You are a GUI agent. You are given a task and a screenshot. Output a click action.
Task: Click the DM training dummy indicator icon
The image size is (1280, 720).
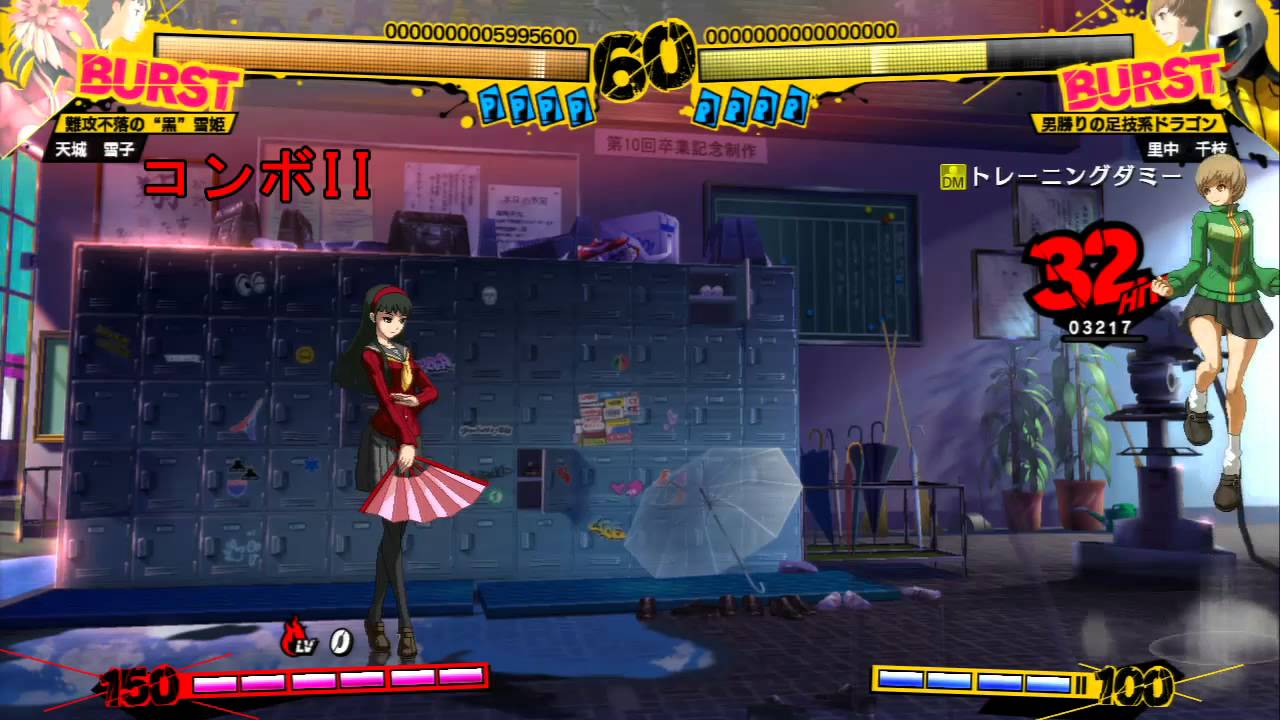coord(955,173)
